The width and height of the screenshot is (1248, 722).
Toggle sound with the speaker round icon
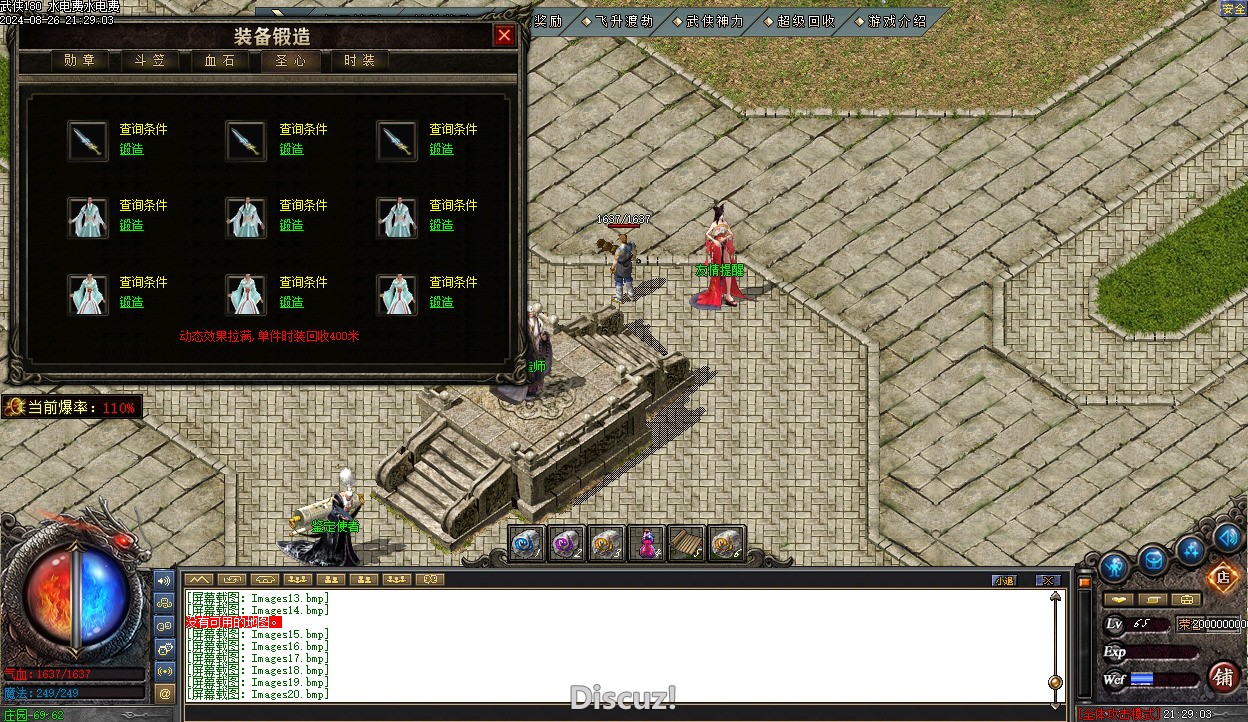point(1227,538)
